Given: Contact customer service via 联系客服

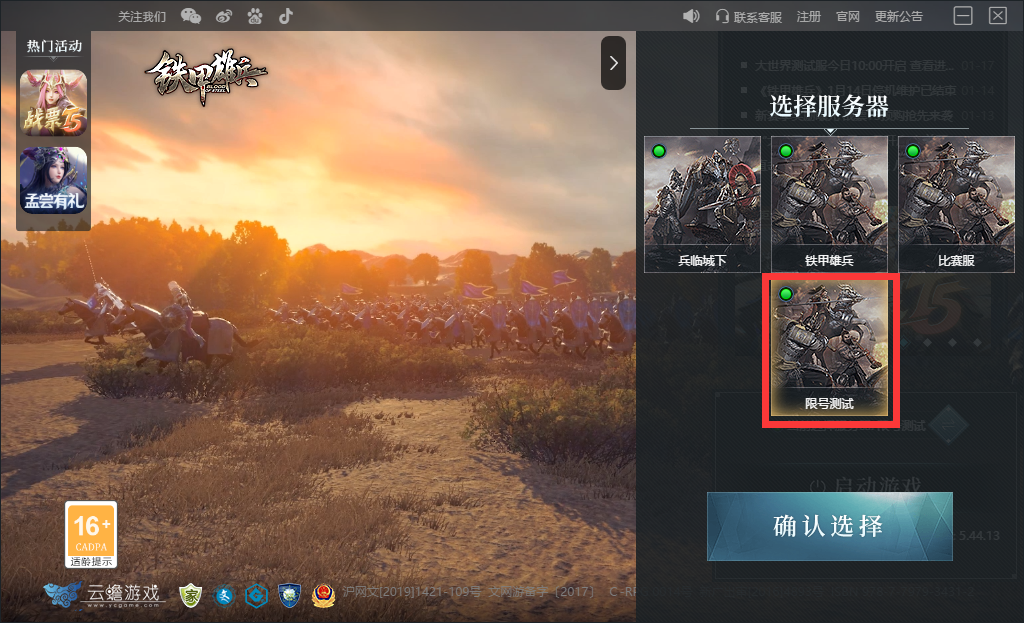Looking at the screenshot, I should point(749,16).
